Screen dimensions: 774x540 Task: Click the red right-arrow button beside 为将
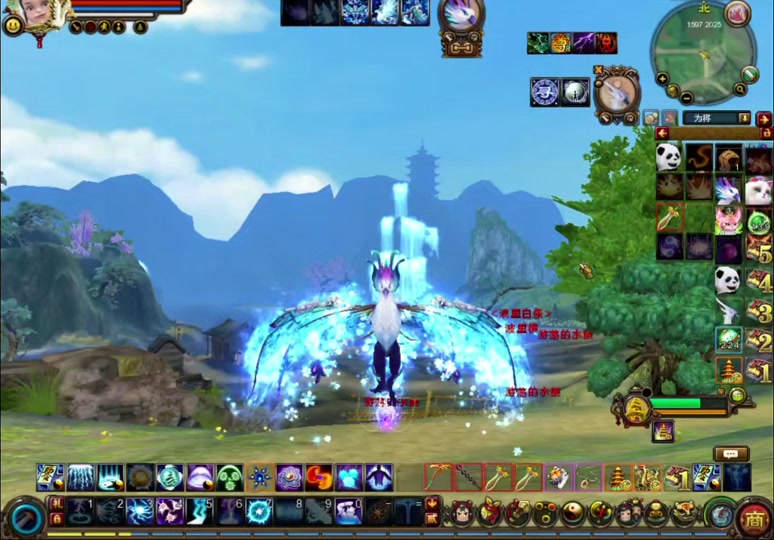point(764,118)
